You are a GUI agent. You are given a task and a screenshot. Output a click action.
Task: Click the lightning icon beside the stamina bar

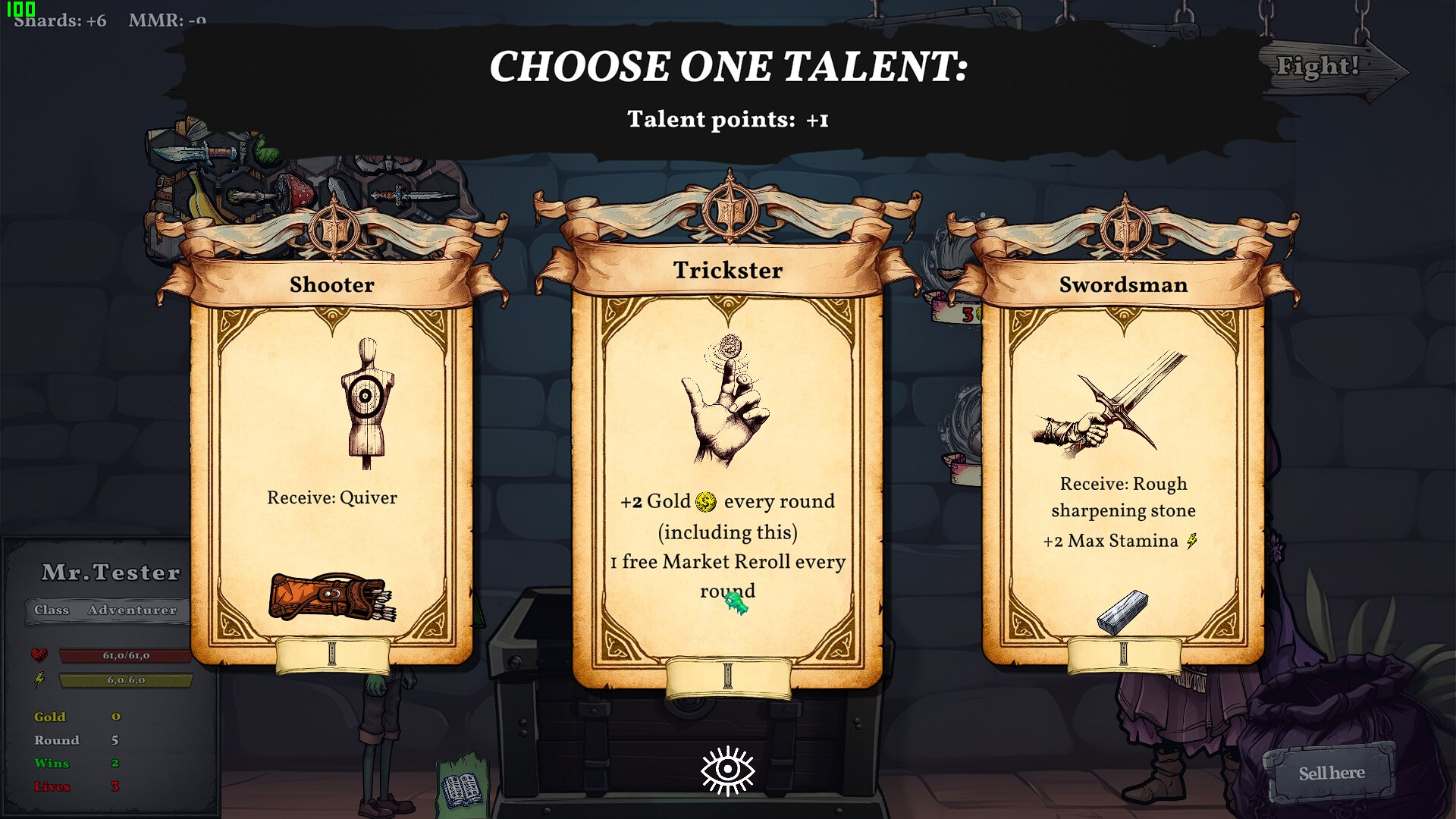click(39, 681)
